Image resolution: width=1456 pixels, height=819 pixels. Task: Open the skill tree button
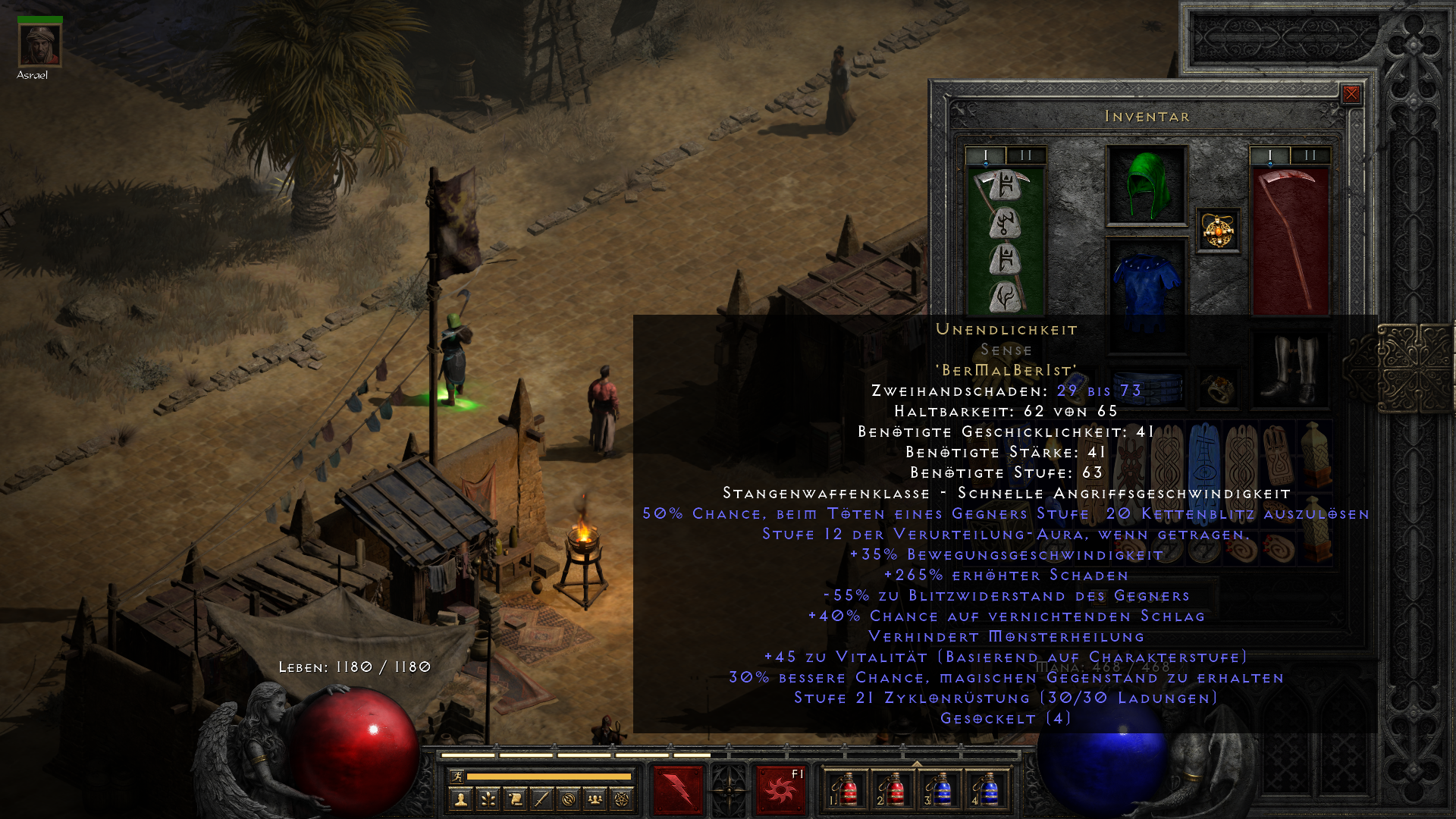[488, 799]
